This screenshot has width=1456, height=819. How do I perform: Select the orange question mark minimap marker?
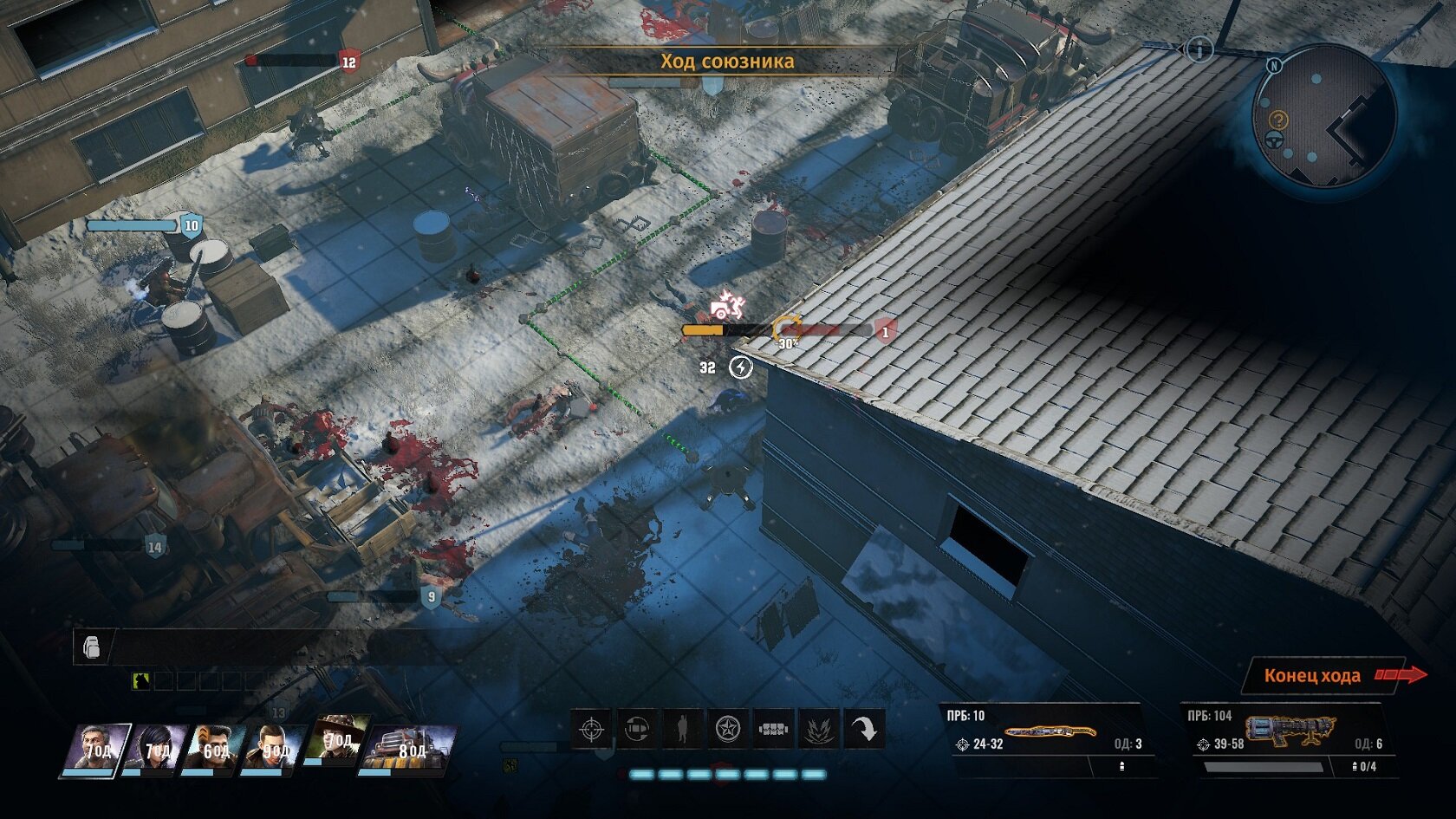[1278, 120]
